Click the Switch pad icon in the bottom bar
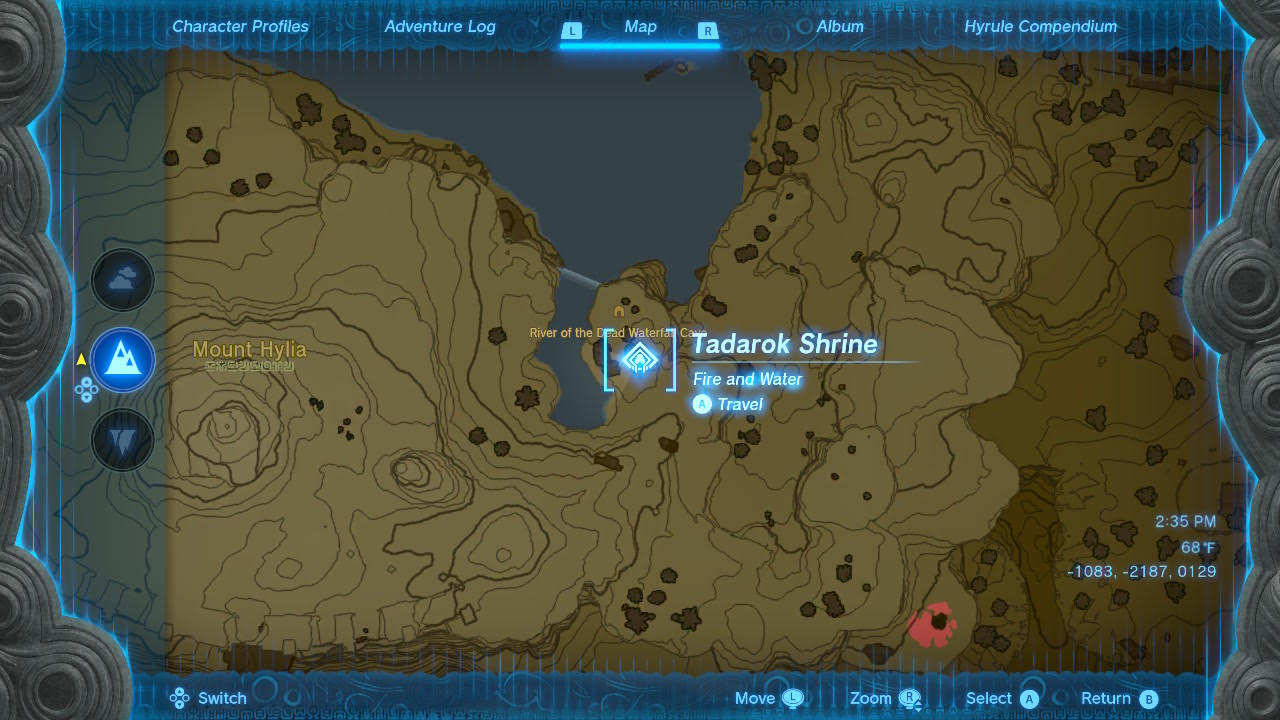The height and width of the screenshot is (720, 1280). [180, 697]
